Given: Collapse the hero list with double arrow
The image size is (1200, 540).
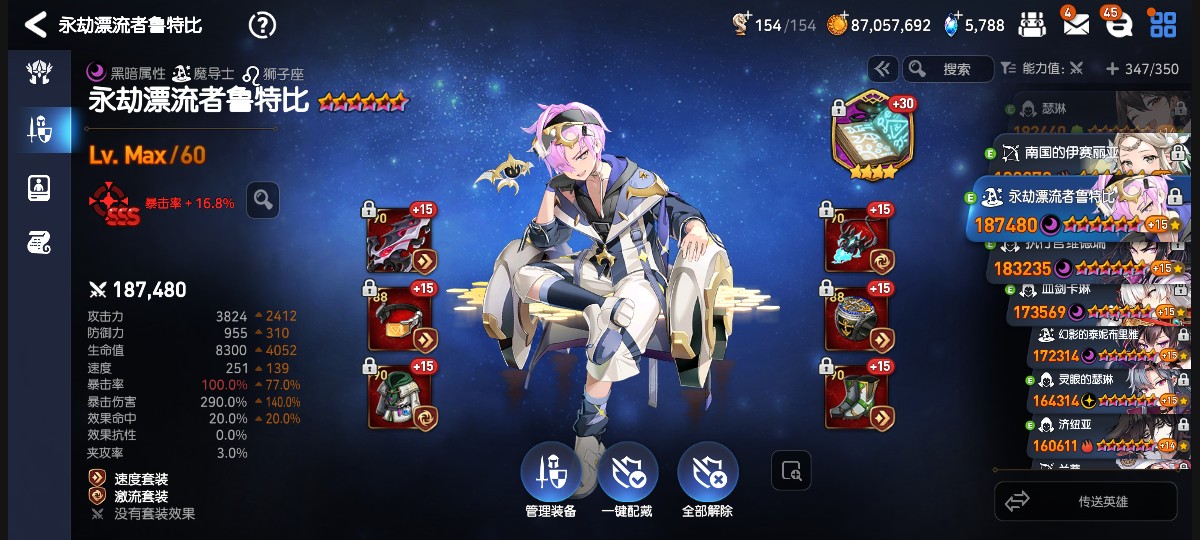Looking at the screenshot, I should pos(882,69).
